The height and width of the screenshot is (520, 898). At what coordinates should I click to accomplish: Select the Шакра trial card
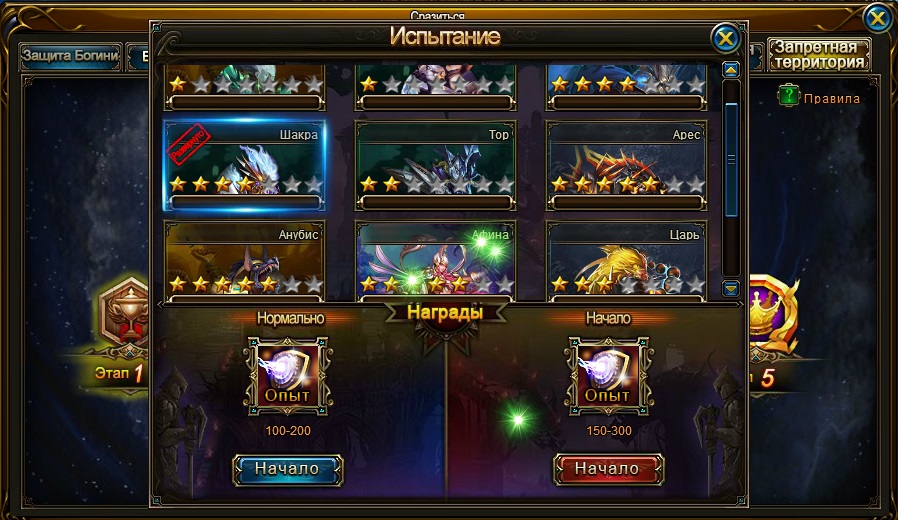(x=243, y=166)
